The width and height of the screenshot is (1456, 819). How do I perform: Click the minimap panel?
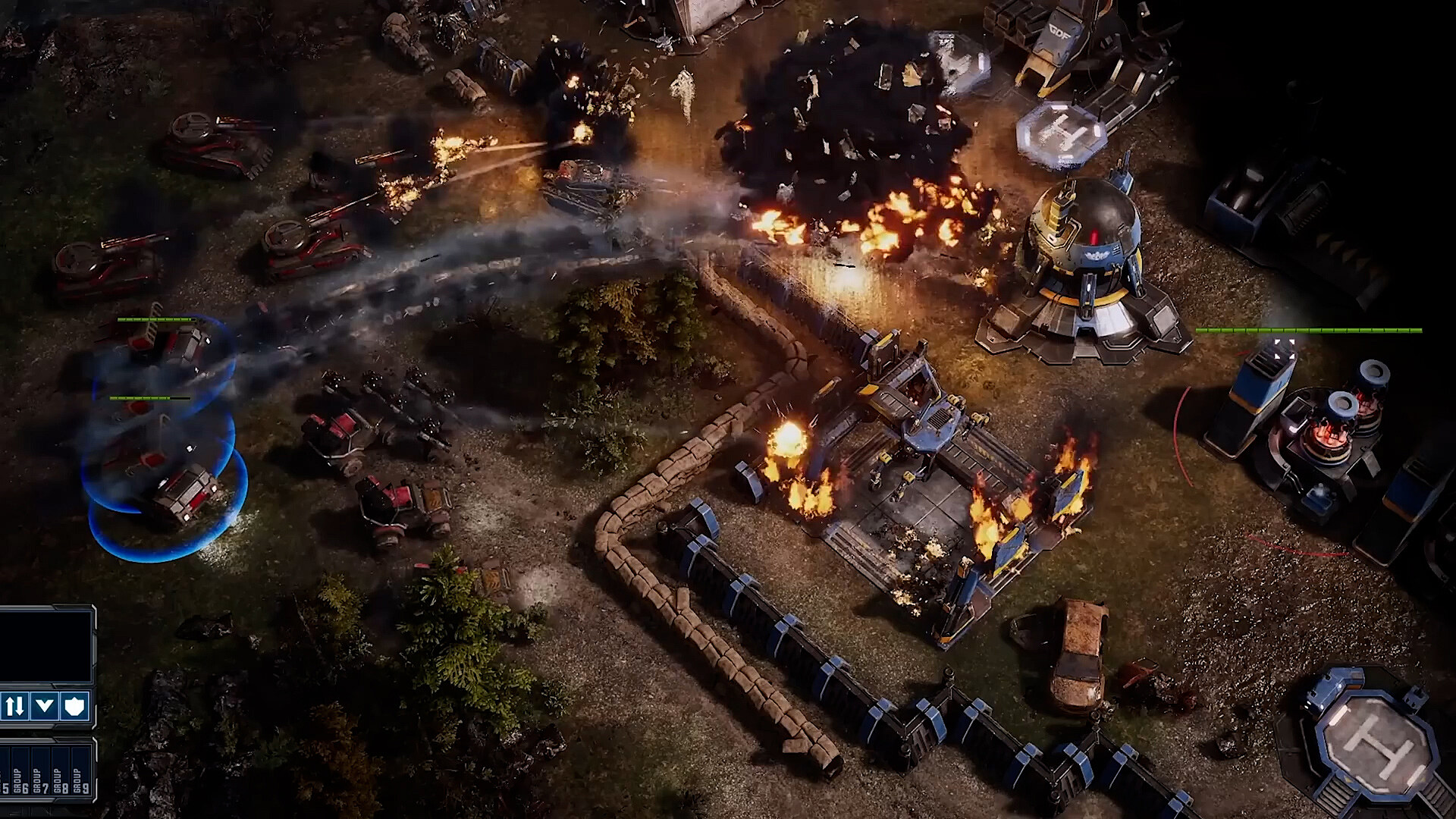click(44, 646)
